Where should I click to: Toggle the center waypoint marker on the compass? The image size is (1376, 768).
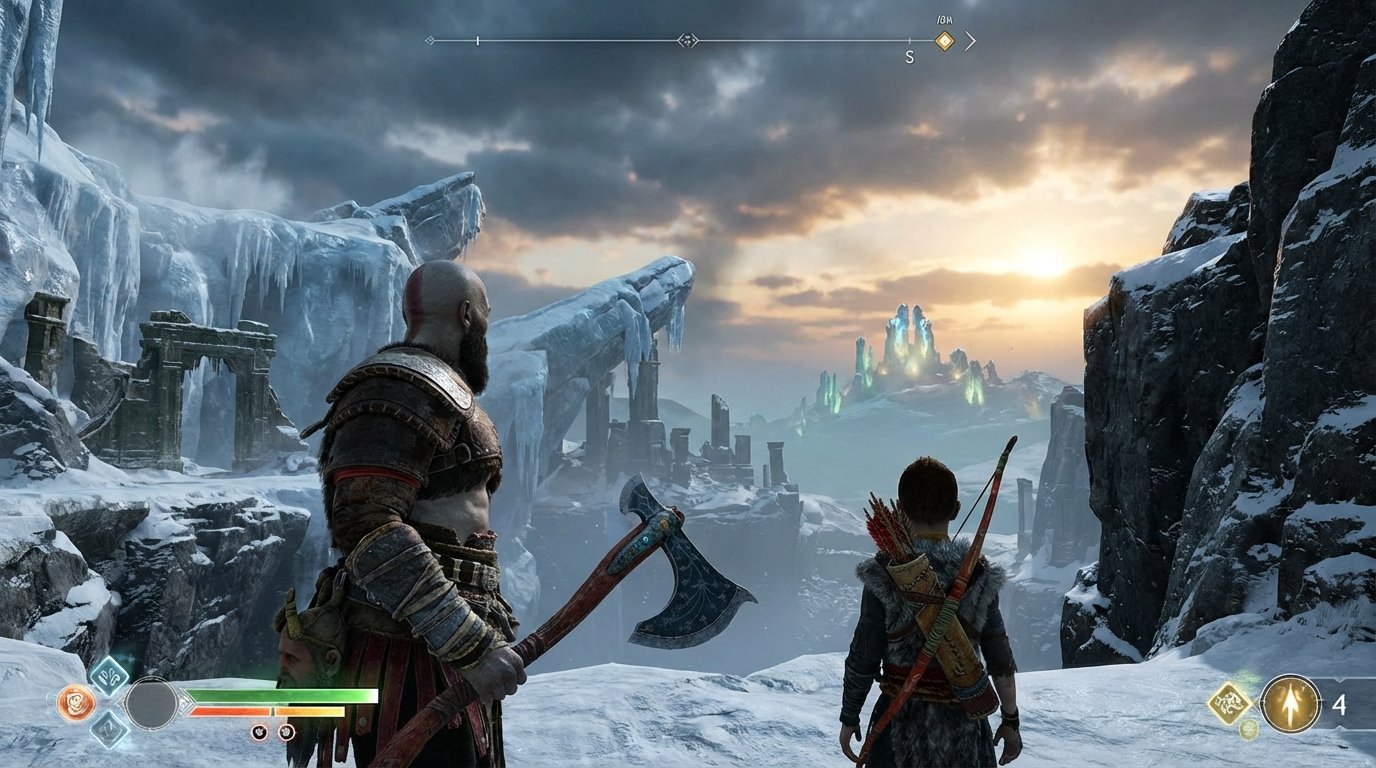tap(688, 41)
